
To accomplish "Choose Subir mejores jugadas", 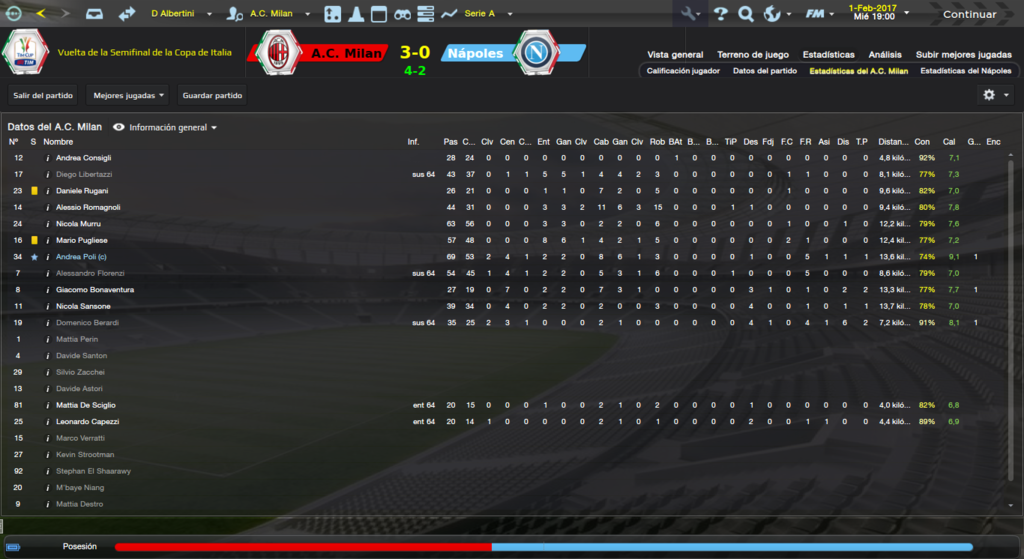I will point(963,54).
